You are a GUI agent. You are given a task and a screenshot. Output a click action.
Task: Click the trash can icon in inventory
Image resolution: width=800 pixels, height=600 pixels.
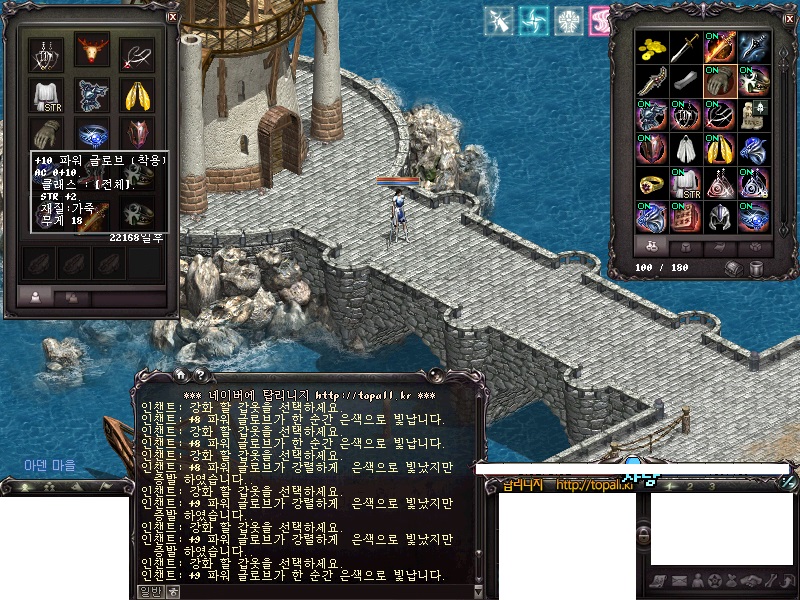pos(757,268)
